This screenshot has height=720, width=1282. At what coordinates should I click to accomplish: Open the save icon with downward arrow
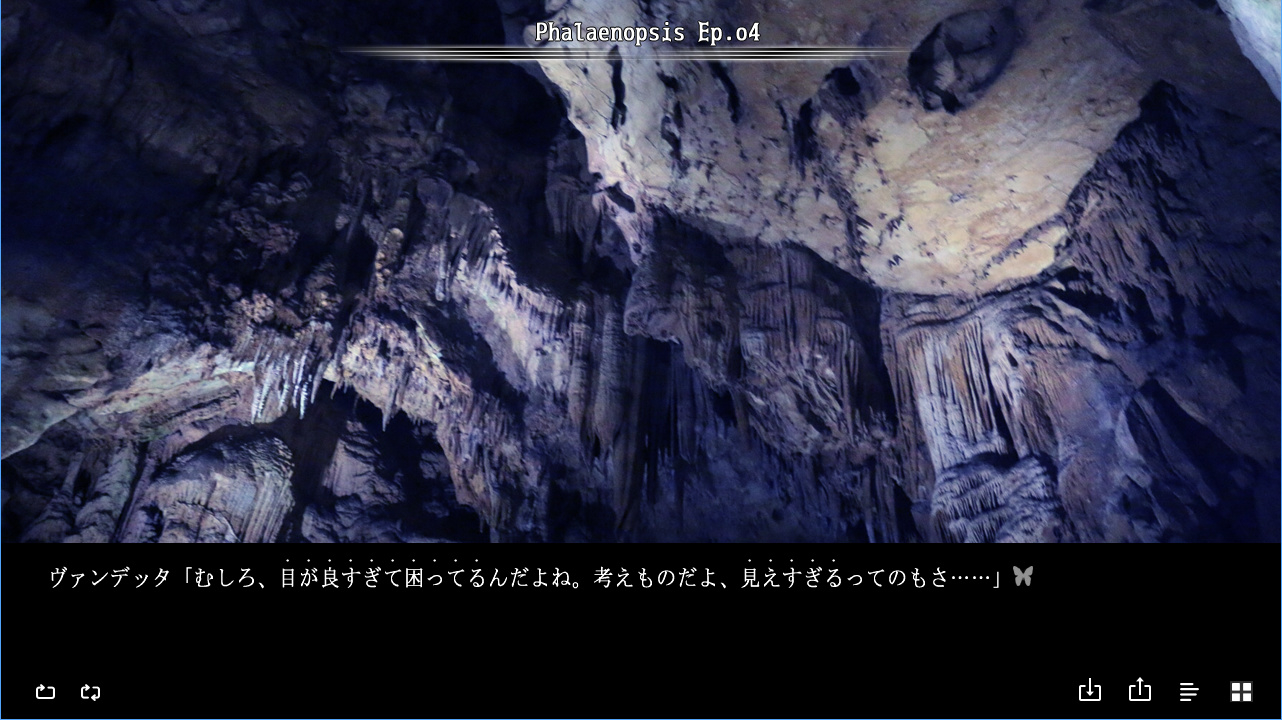(x=1090, y=691)
